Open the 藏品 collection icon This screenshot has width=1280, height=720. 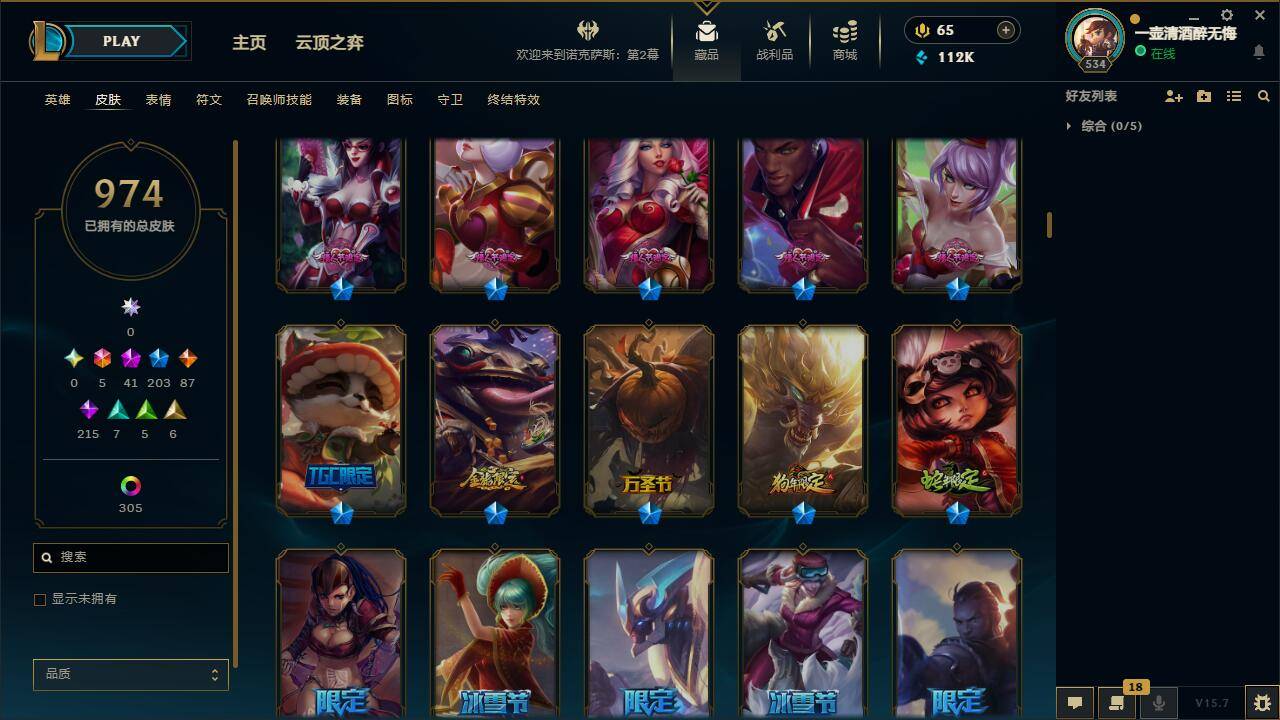click(x=706, y=41)
